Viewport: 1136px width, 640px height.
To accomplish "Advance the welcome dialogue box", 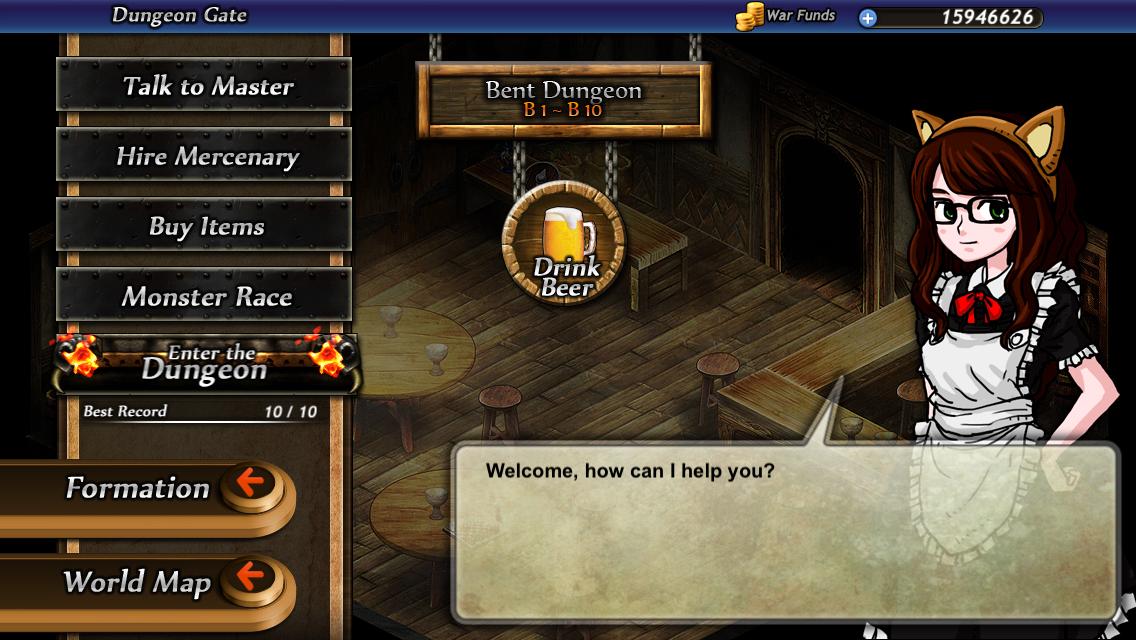I will (784, 532).
